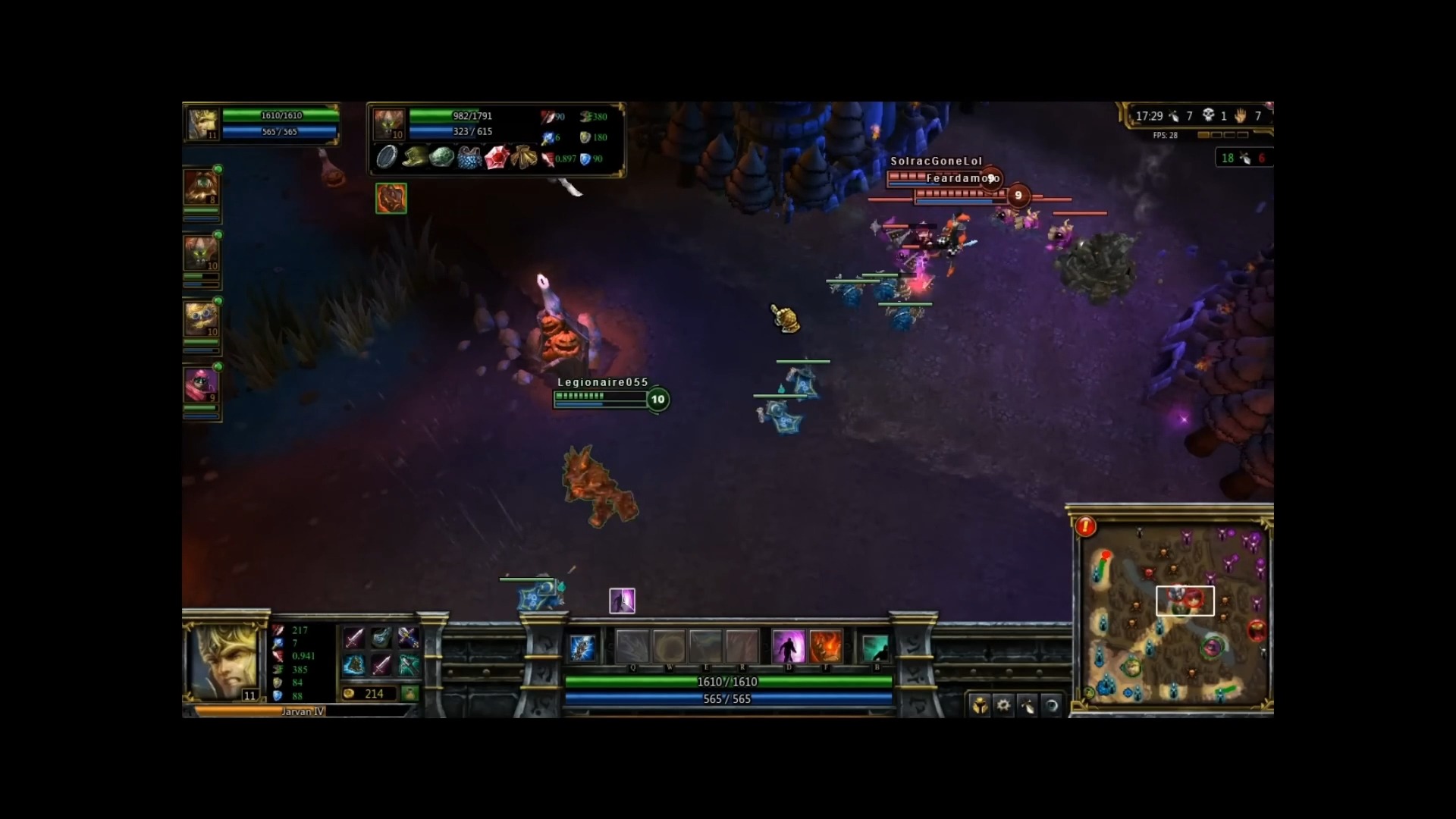The height and width of the screenshot is (819, 1456).
Task: Click the orange buff icon under target panel
Action: 391,198
